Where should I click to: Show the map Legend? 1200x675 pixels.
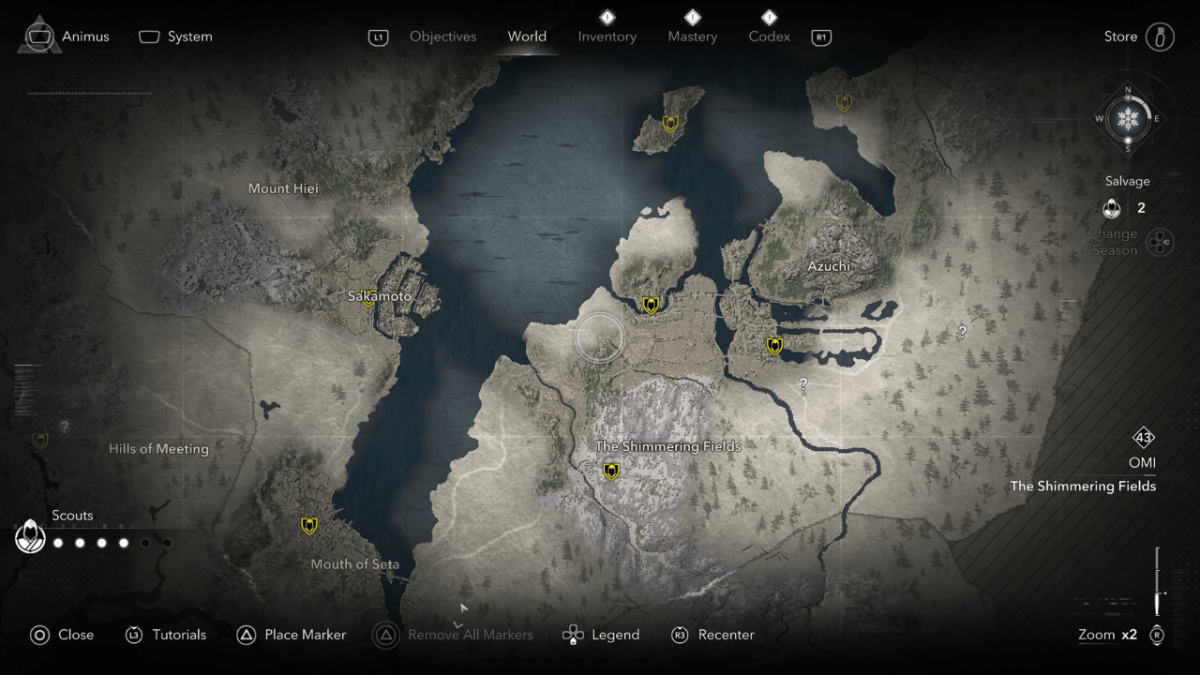coord(601,634)
